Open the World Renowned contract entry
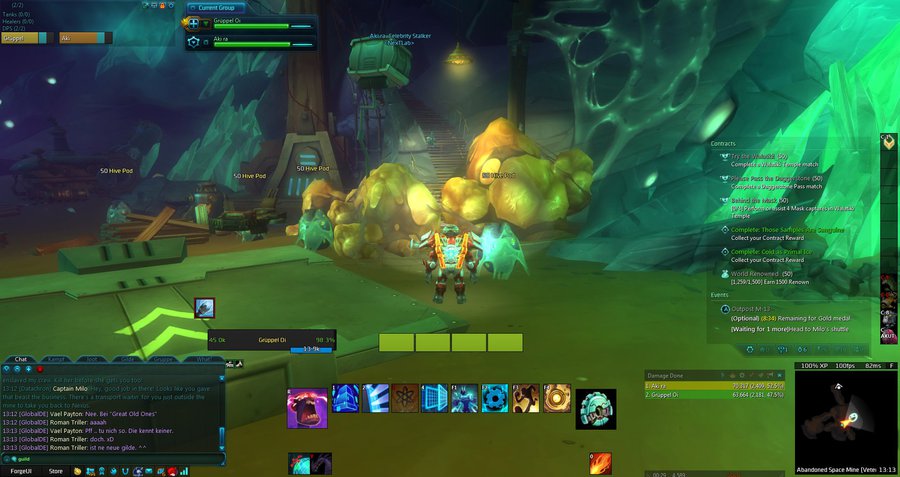This screenshot has width=900, height=477. pyautogui.click(x=760, y=272)
